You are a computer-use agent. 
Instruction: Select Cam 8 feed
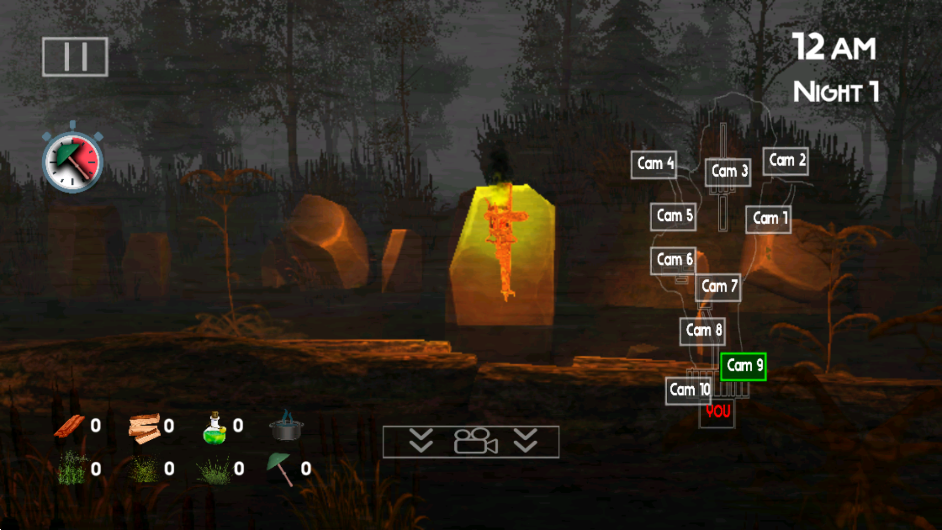pos(703,330)
